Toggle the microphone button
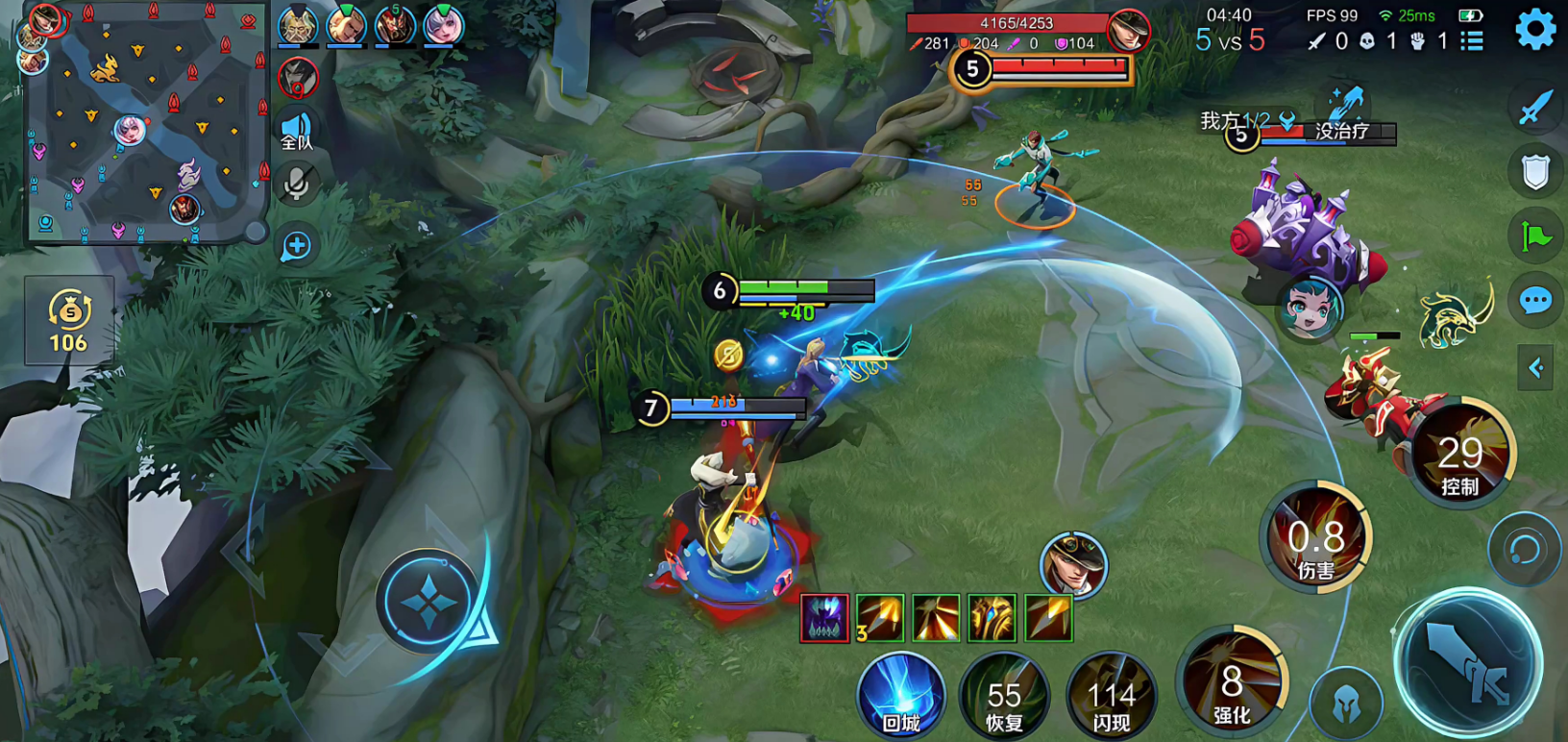Screen dimensions: 1568x742 pos(297,184)
